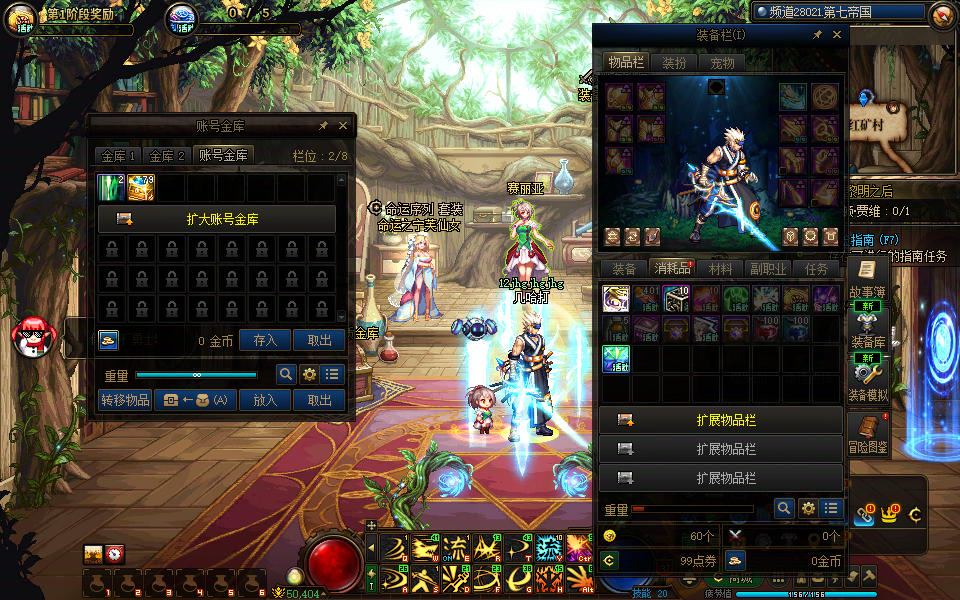
Task: Deposit gold with the 存入 button
Action: click(265, 340)
